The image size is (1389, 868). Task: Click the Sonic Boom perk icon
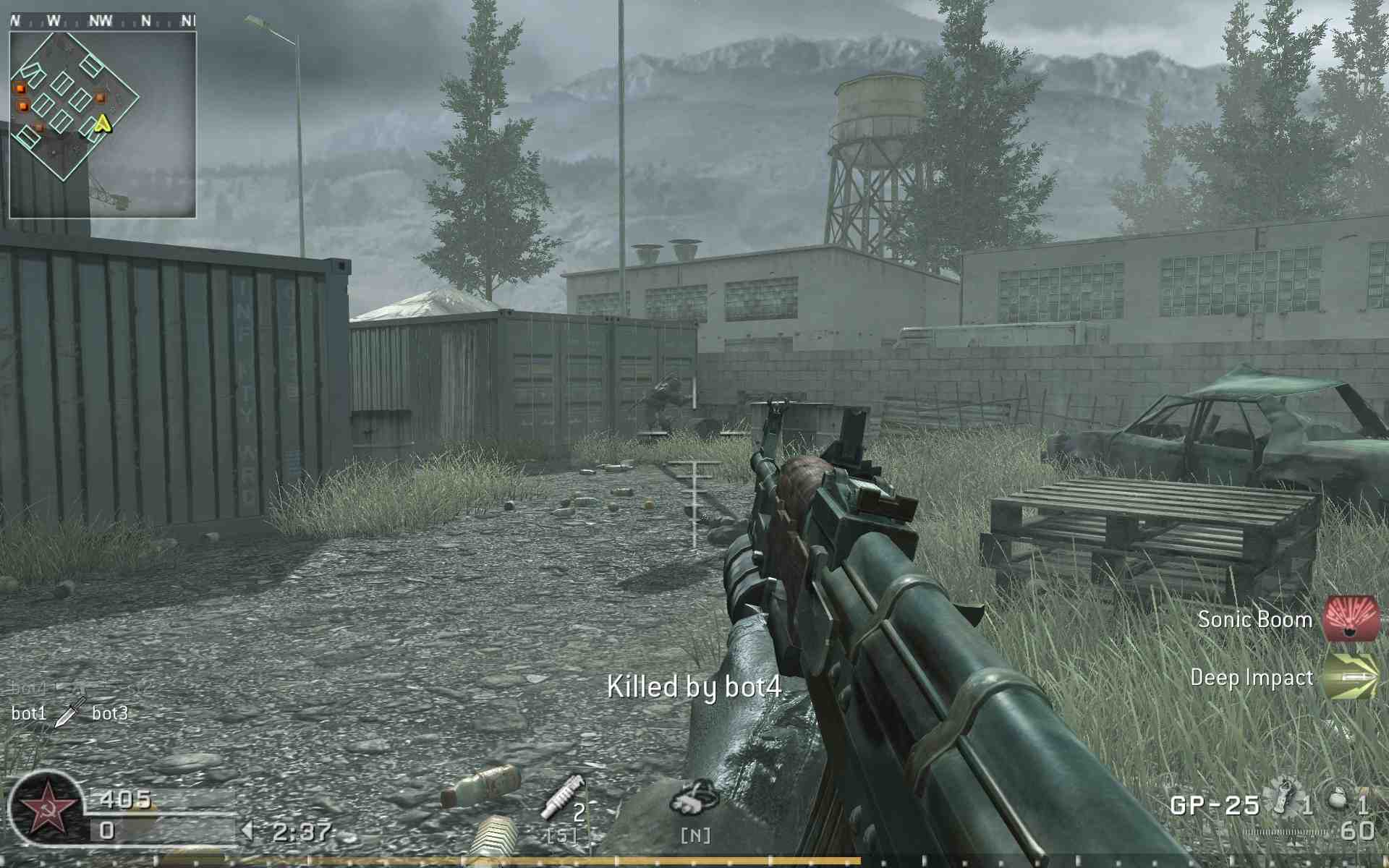pyautogui.click(x=1350, y=620)
